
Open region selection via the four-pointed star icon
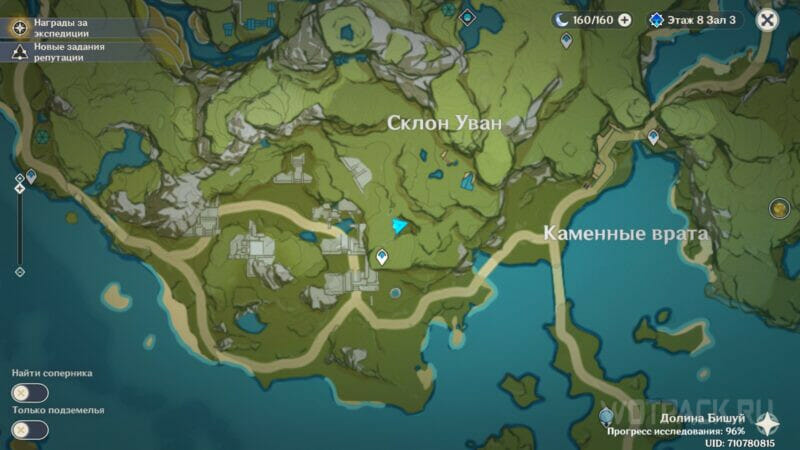point(765,421)
